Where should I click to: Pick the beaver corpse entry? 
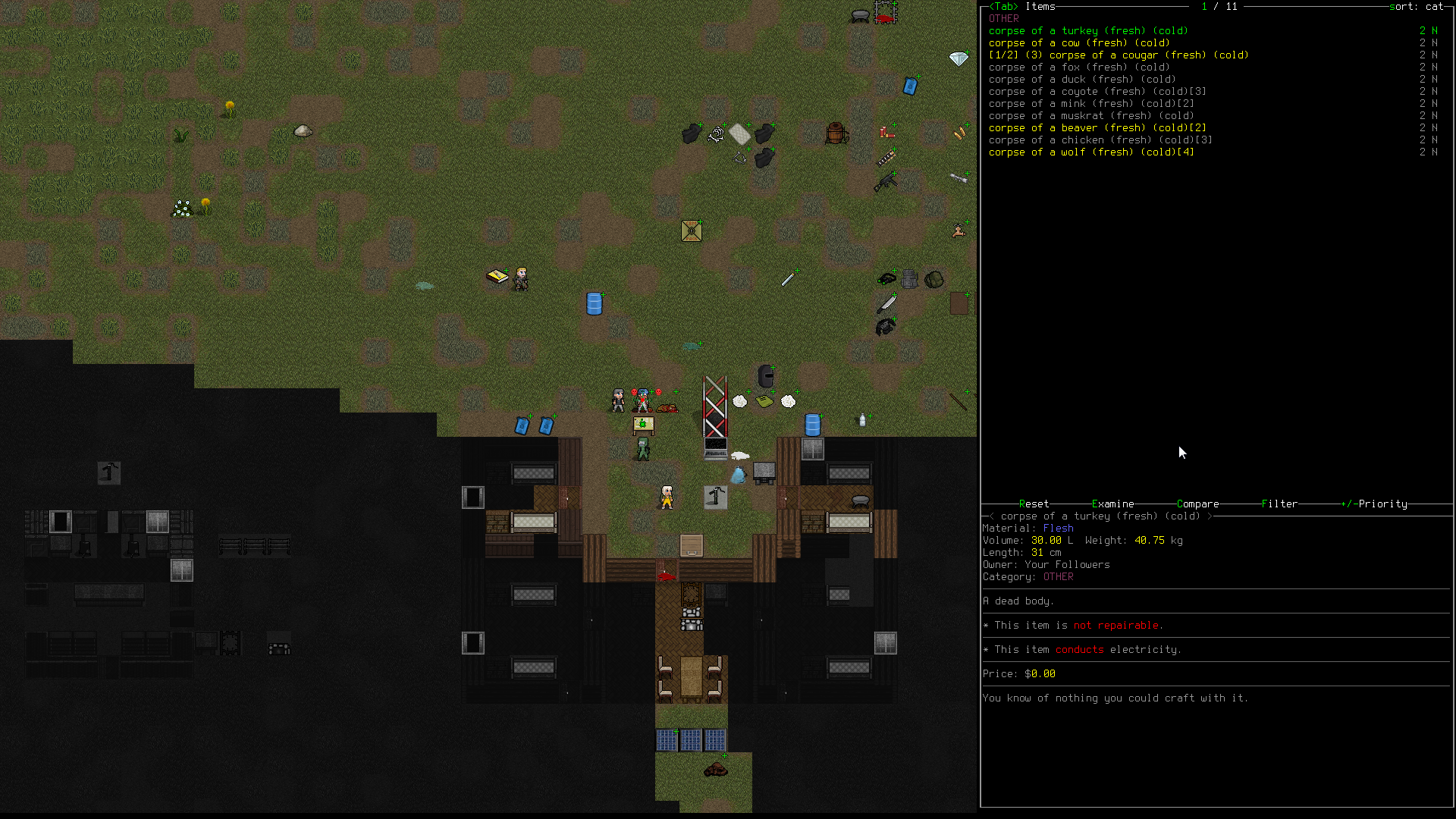pos(1097,128)
